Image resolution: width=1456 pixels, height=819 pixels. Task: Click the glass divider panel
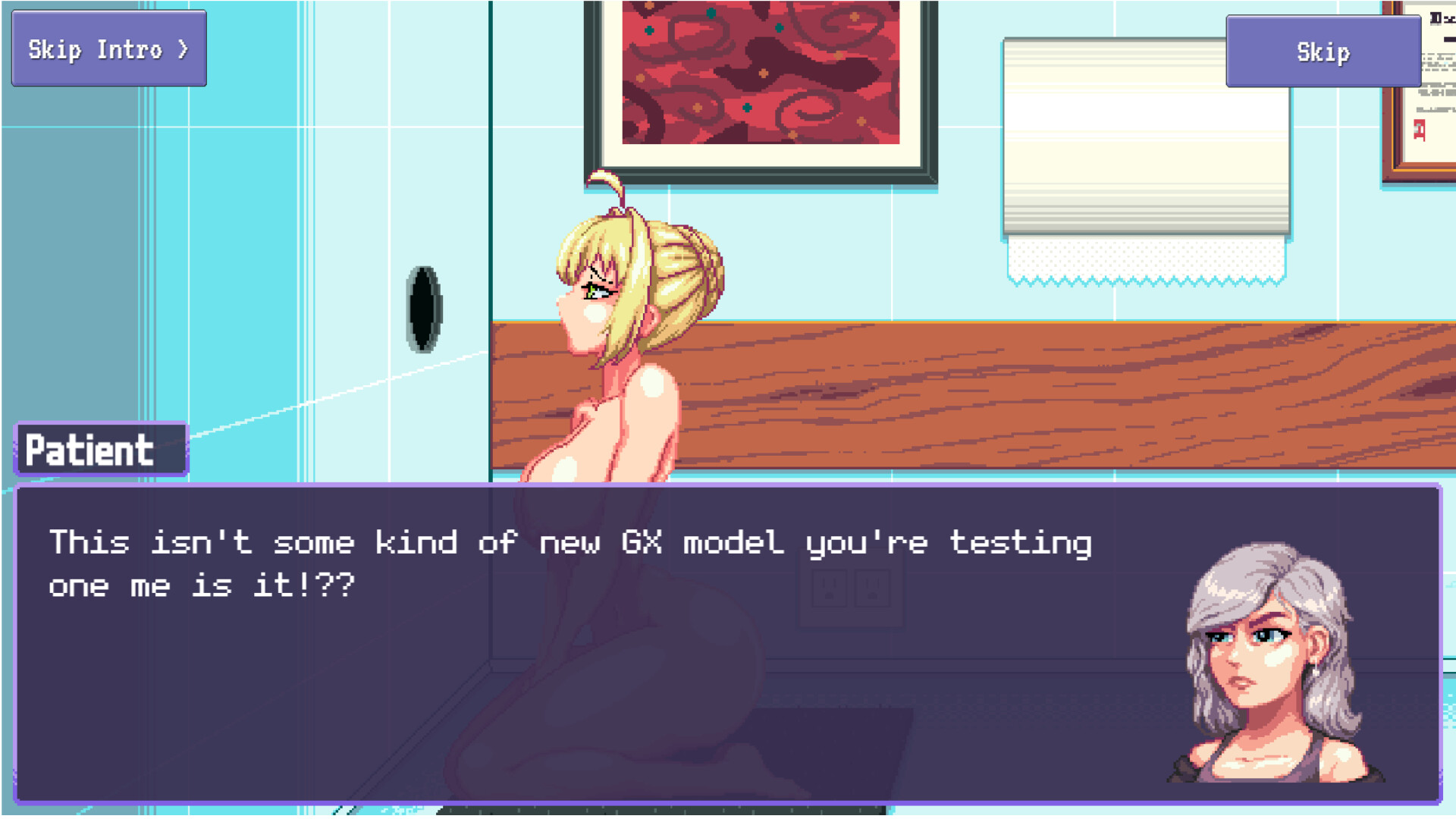click(x=227, y=227)
